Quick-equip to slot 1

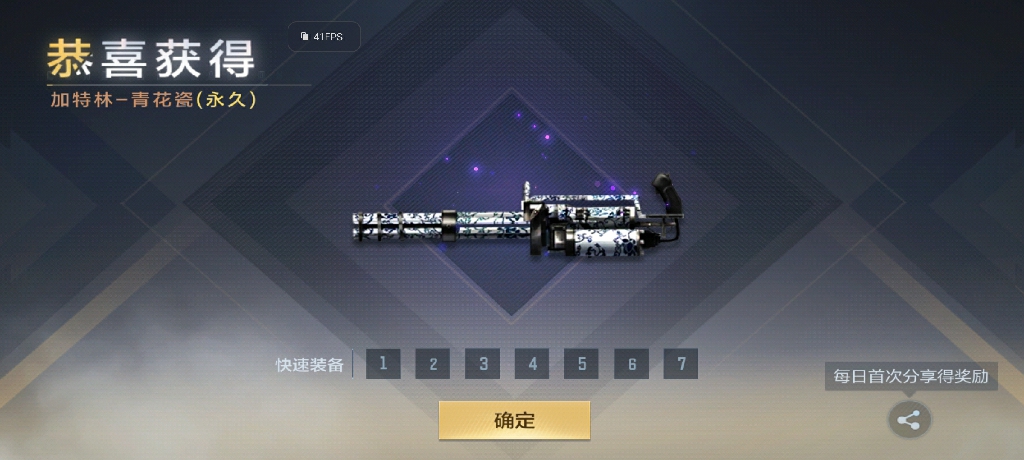click(x=383, y=364)
